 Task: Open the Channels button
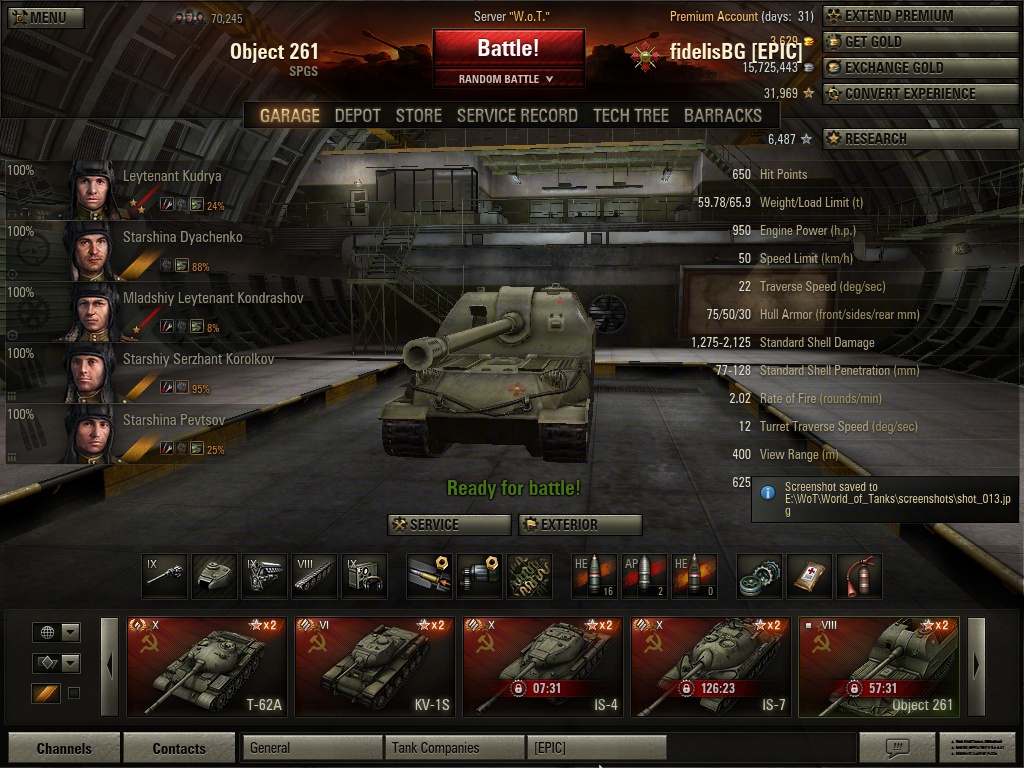64,748
